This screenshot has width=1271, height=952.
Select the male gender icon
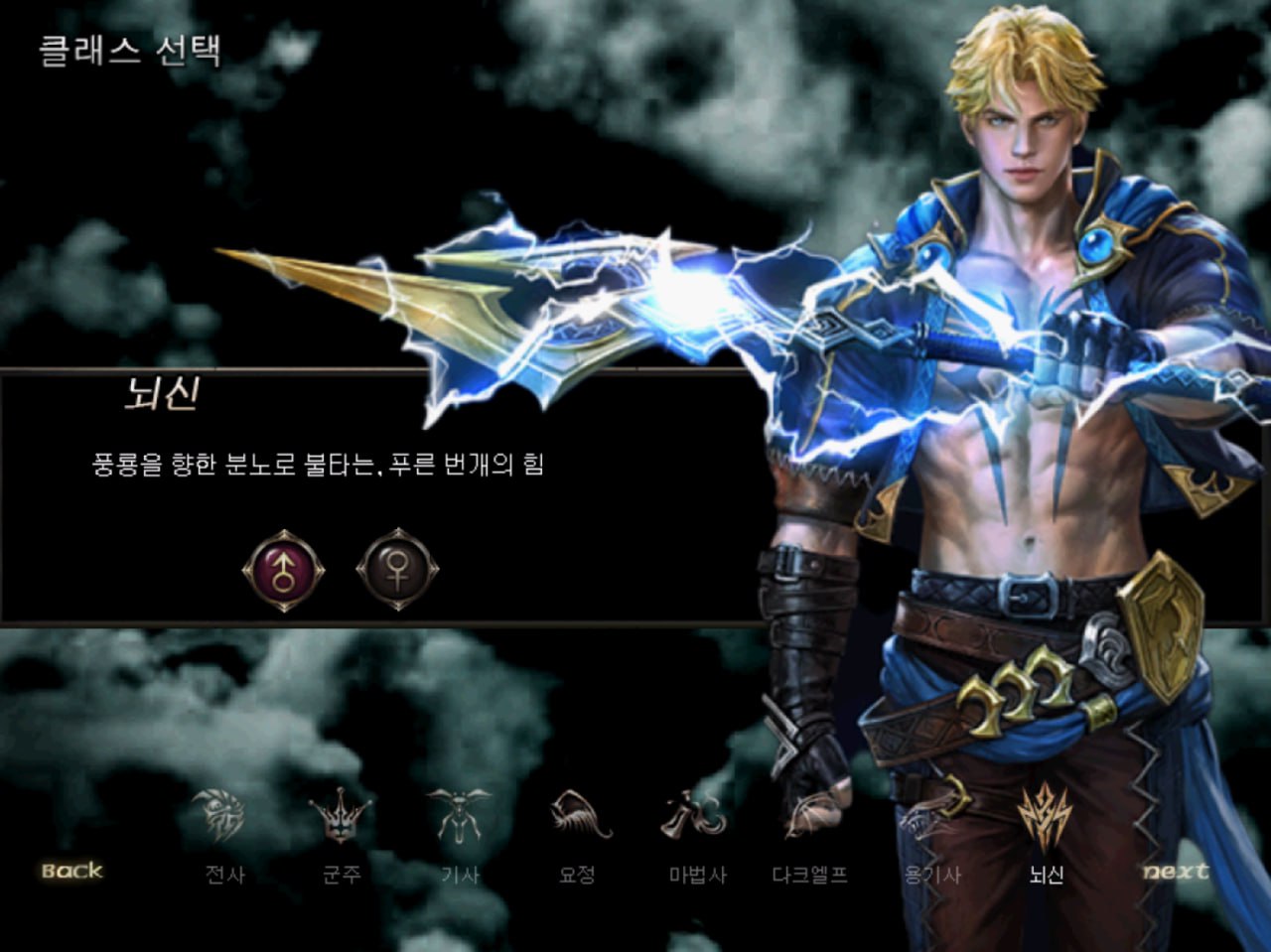point(284,571)
